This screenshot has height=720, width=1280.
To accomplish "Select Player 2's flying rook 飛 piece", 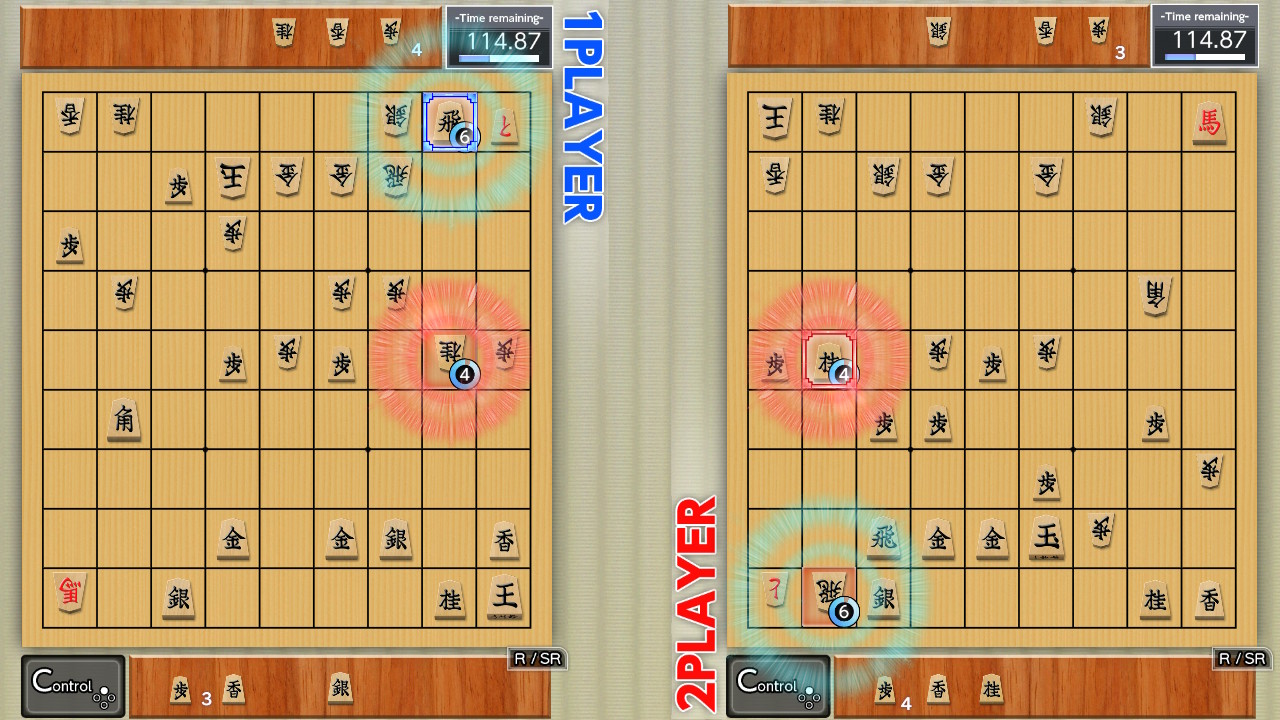I will point(886,537).
